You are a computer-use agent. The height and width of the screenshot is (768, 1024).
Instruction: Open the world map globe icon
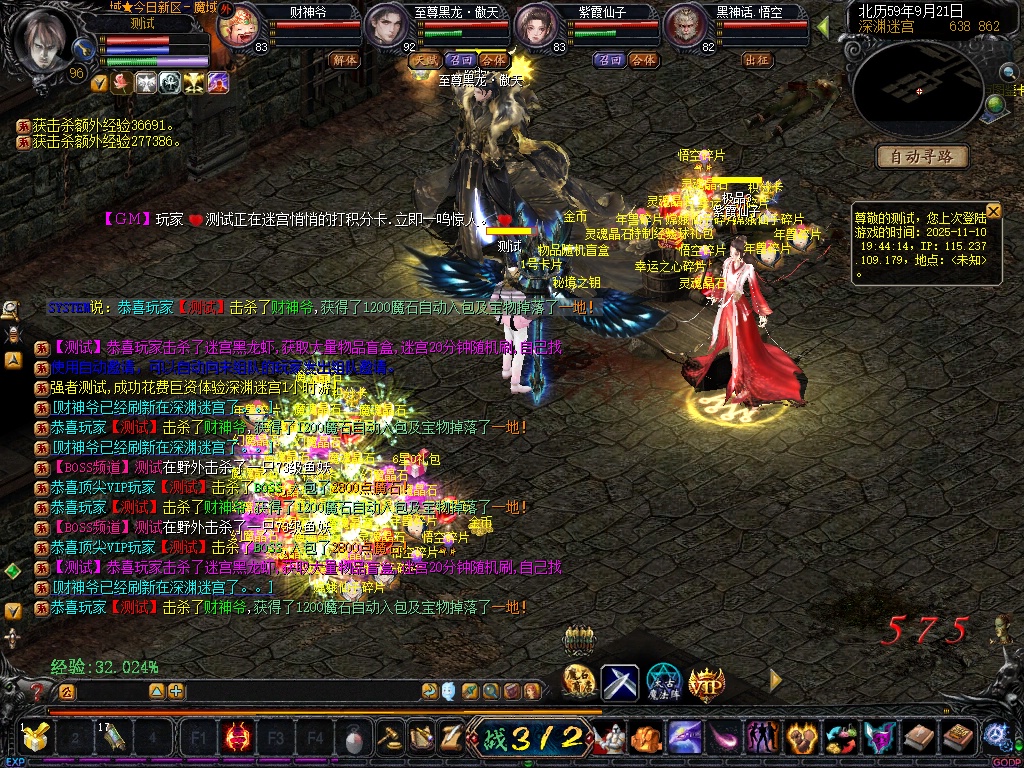(x=996, y=104)
